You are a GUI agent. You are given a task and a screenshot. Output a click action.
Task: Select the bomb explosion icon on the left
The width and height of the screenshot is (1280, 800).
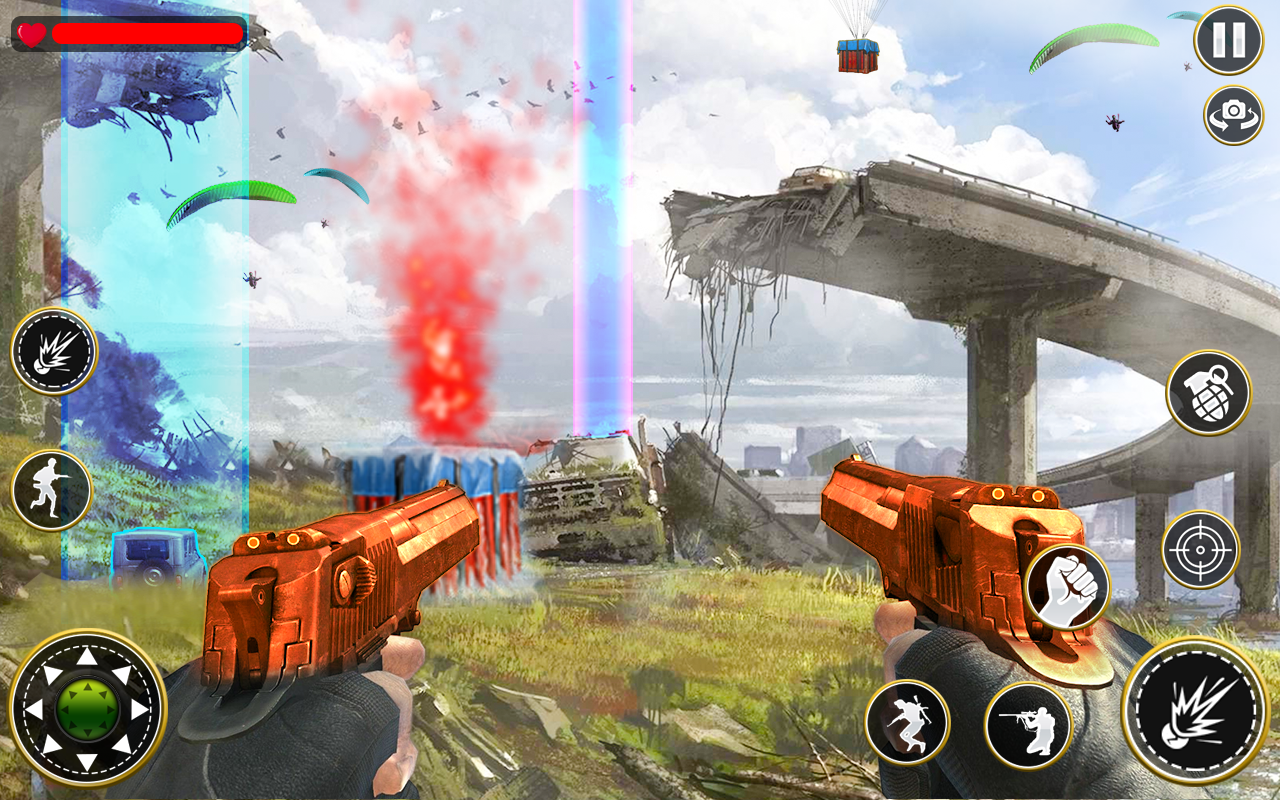(55, 354)
